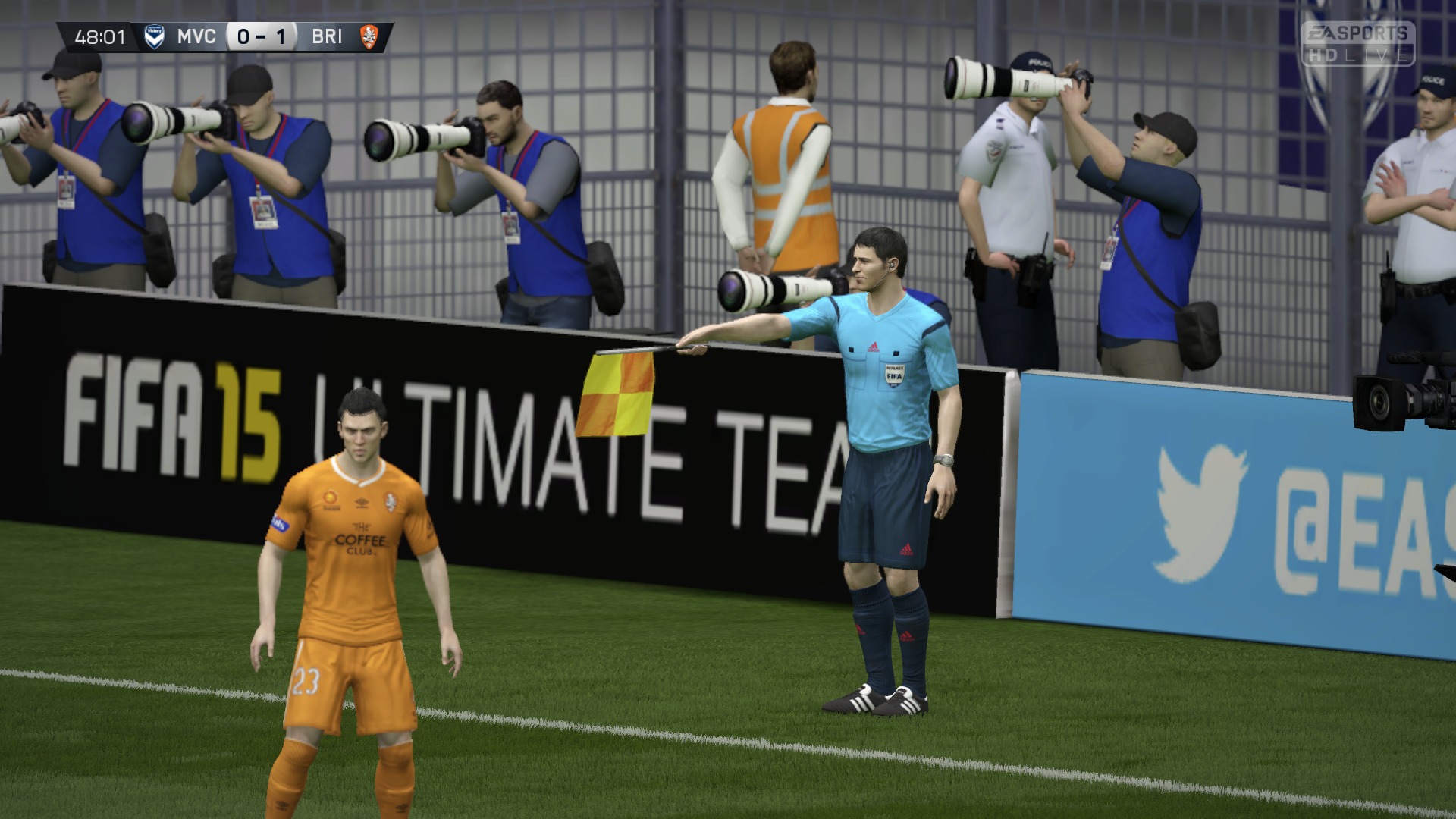Screen dimensions: 1456x819
Task: Expand the MVC team abbreviation
Action: click(x=196, y=35)
